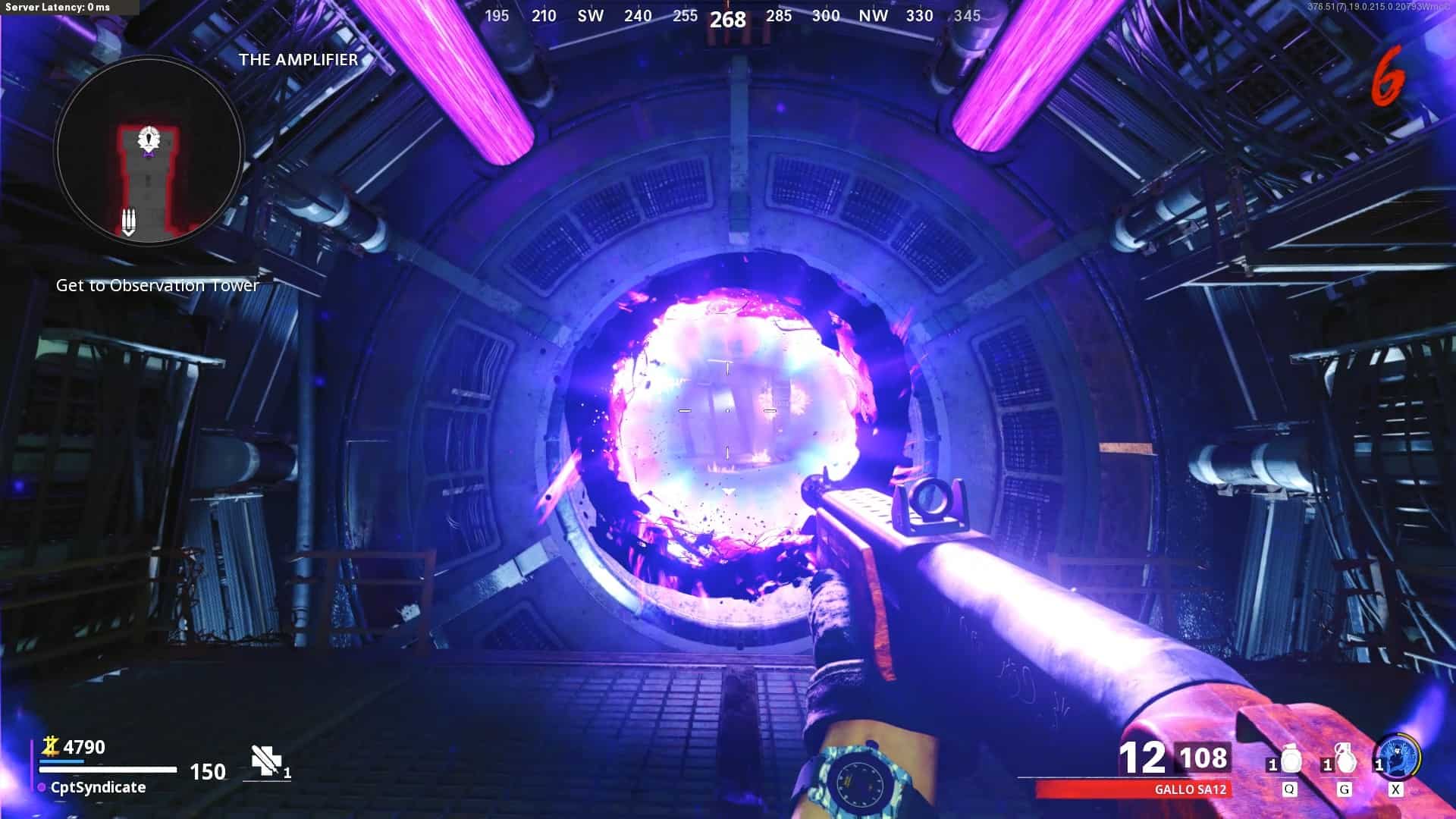Click the CptSyndicate player name
This screenshot has height=819, width=1456.
pyautogui.click(x=98, y=787)
